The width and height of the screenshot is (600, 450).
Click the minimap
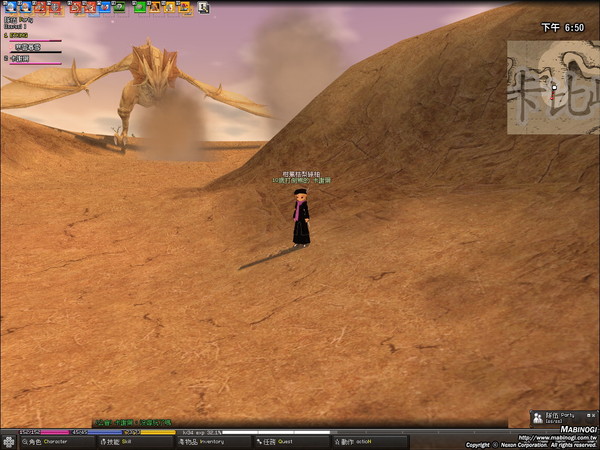[550, 86]
